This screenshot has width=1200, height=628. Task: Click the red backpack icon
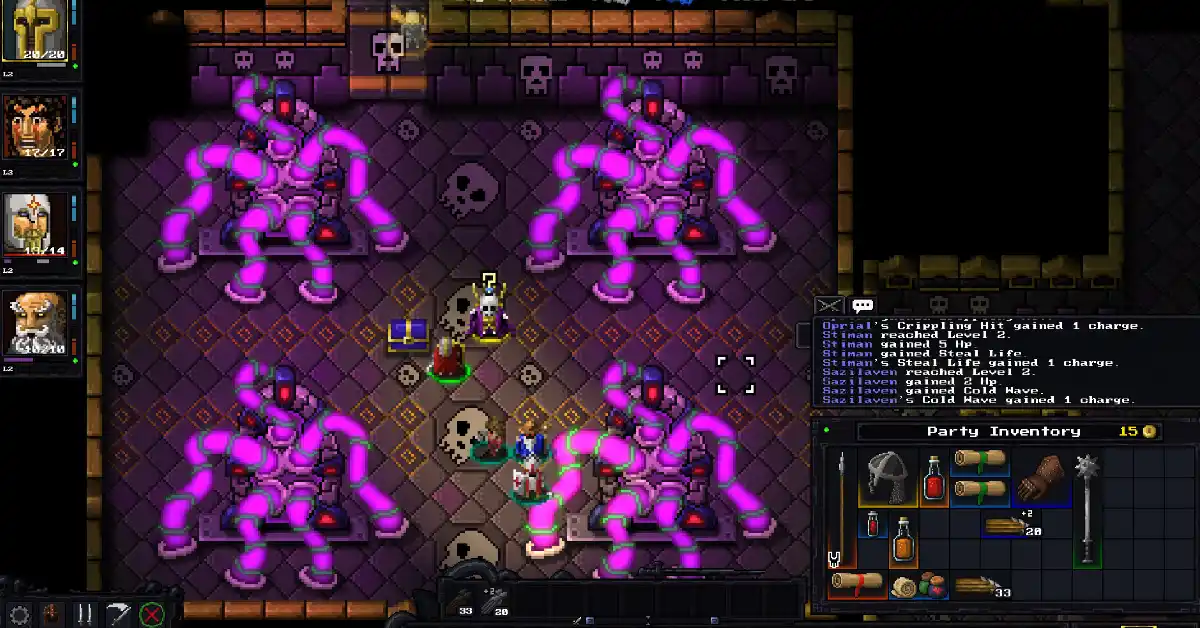click(x=52, y=613)
